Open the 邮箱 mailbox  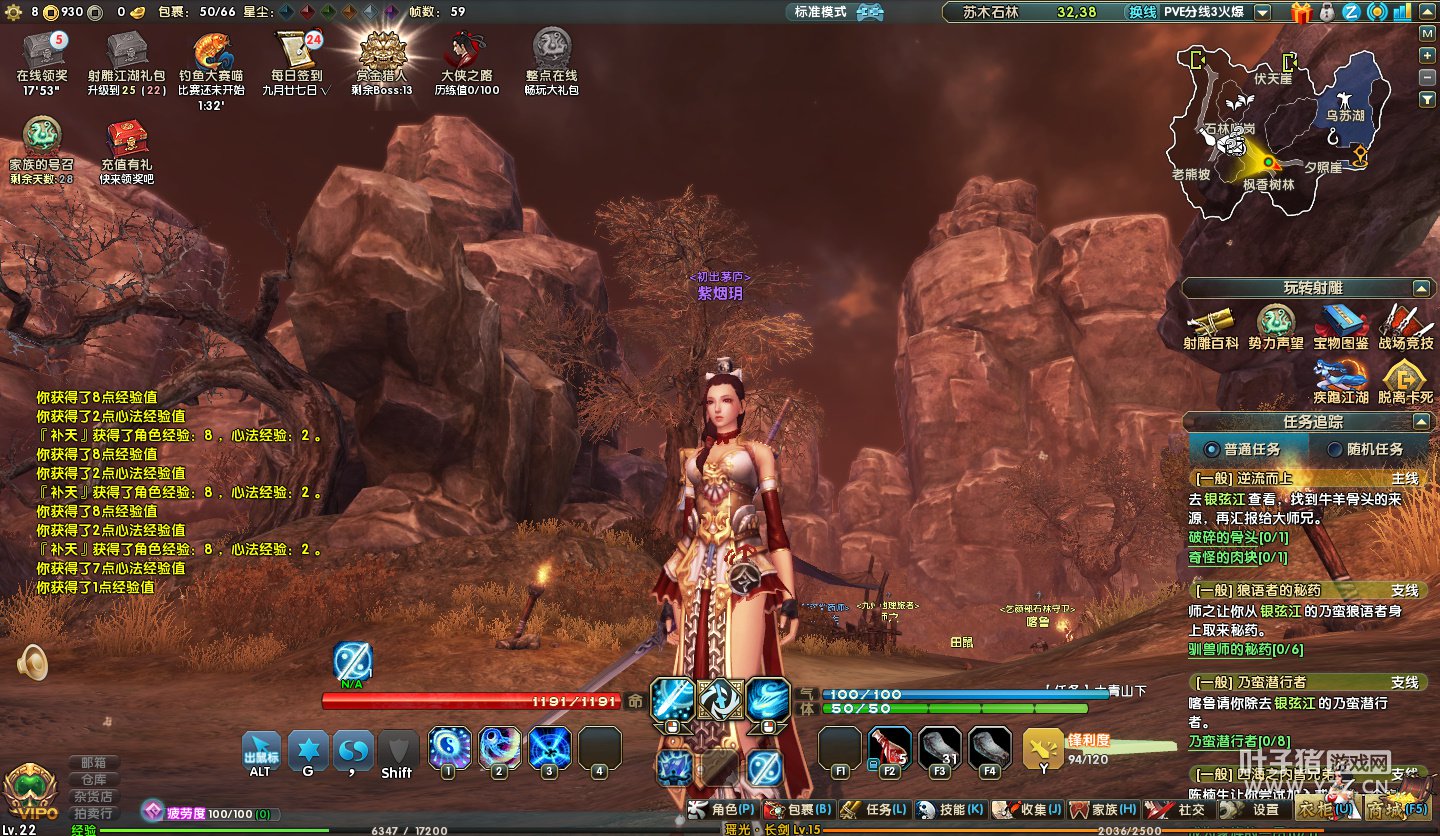94,762
